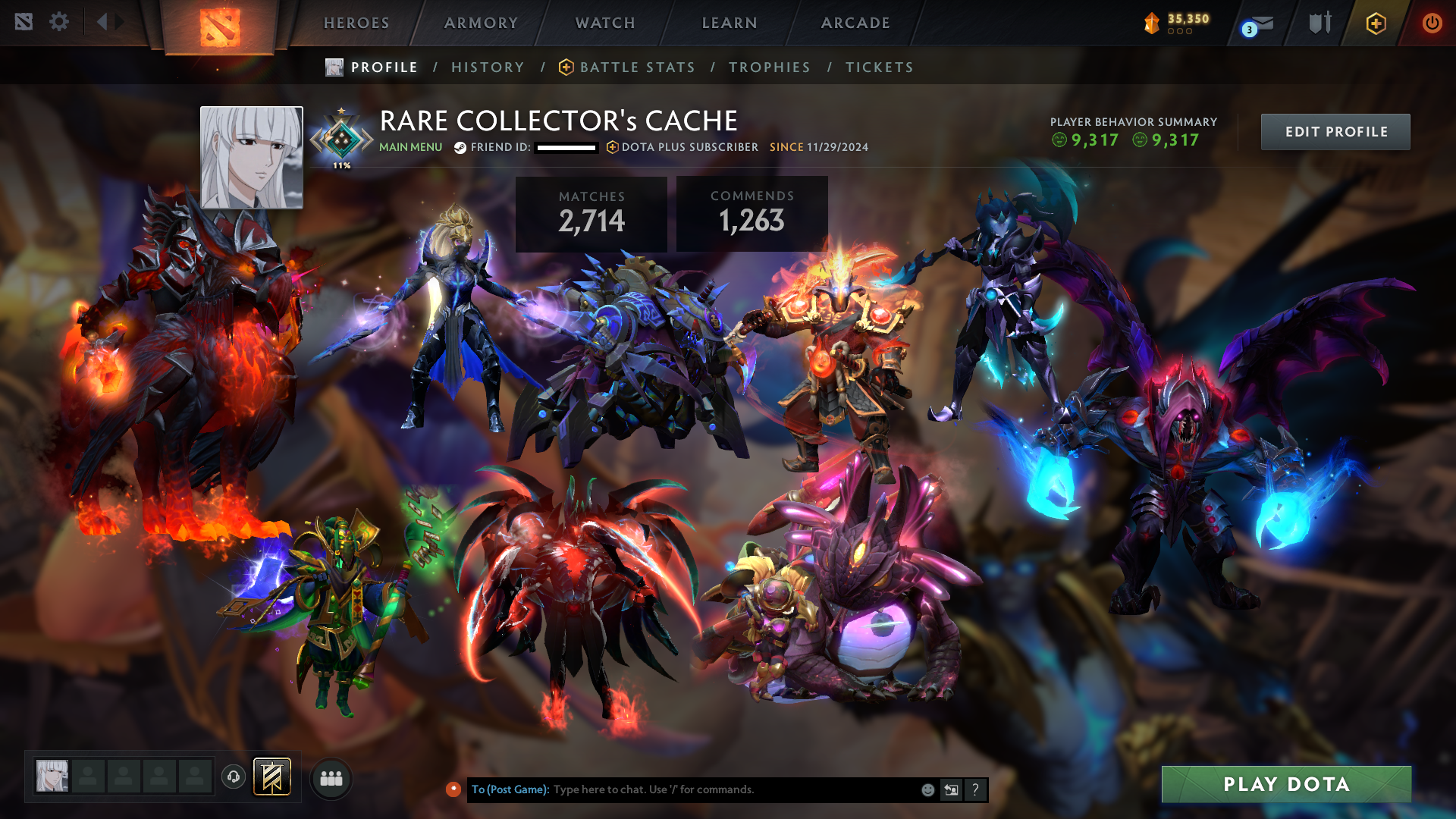Click the EDIT PROFILE button

pos(1335,131)
